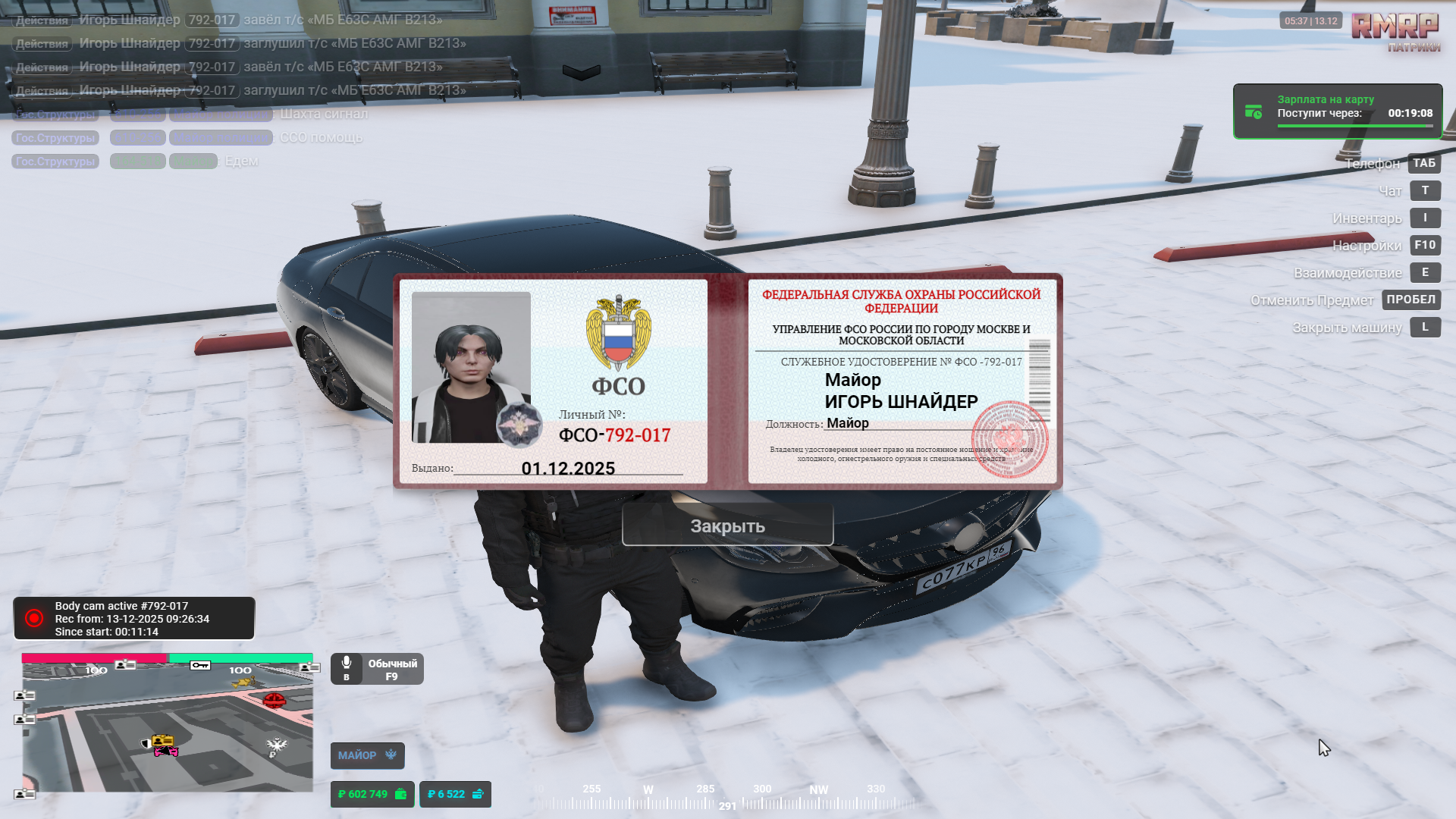1456x819 pixels.
Task: Select the МАЙОР rank badge
Action: pyautogui.click(x=367, y=755)
